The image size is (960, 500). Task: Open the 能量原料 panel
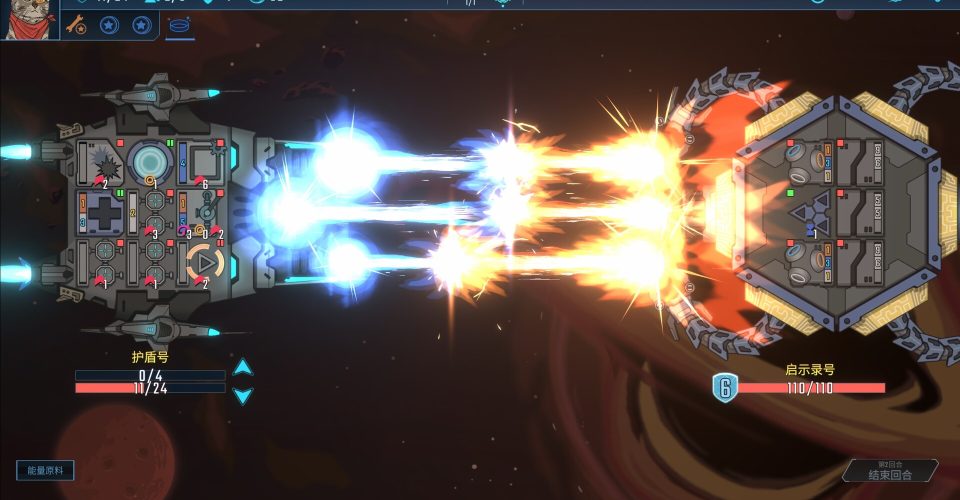(x=45, y=470)
